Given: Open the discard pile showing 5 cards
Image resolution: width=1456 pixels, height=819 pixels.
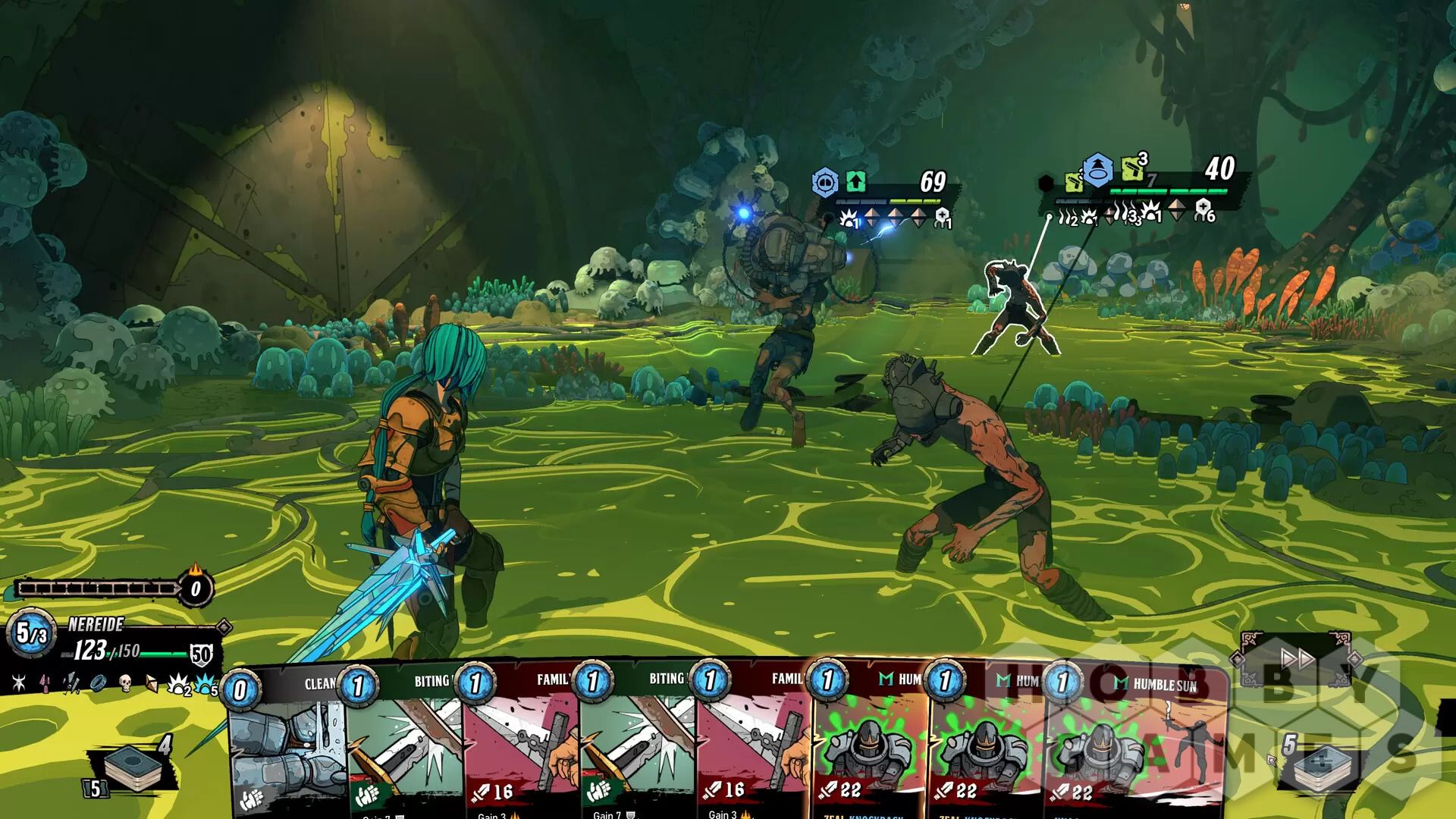Looking at the screenshot, I should click(x=1318, y=766).
